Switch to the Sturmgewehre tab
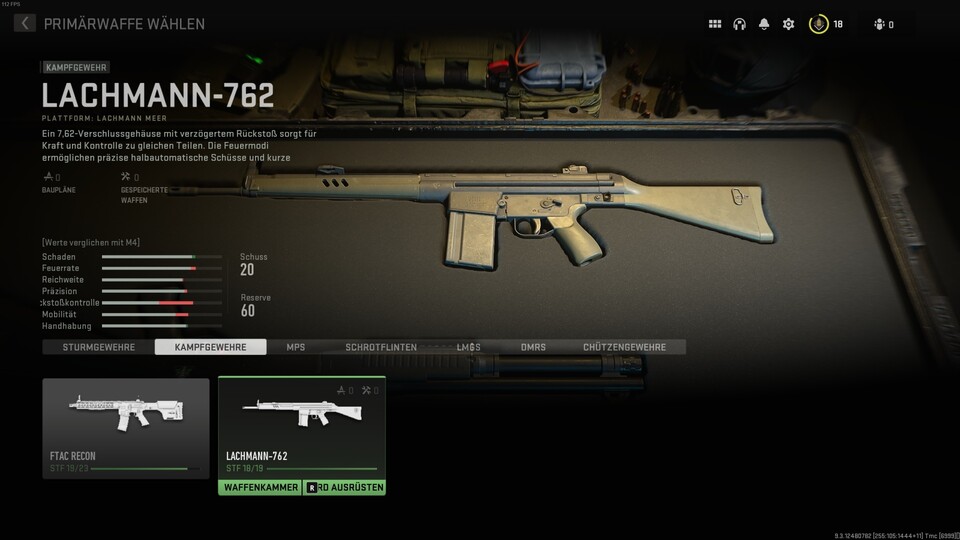 (x=98, y=347)
